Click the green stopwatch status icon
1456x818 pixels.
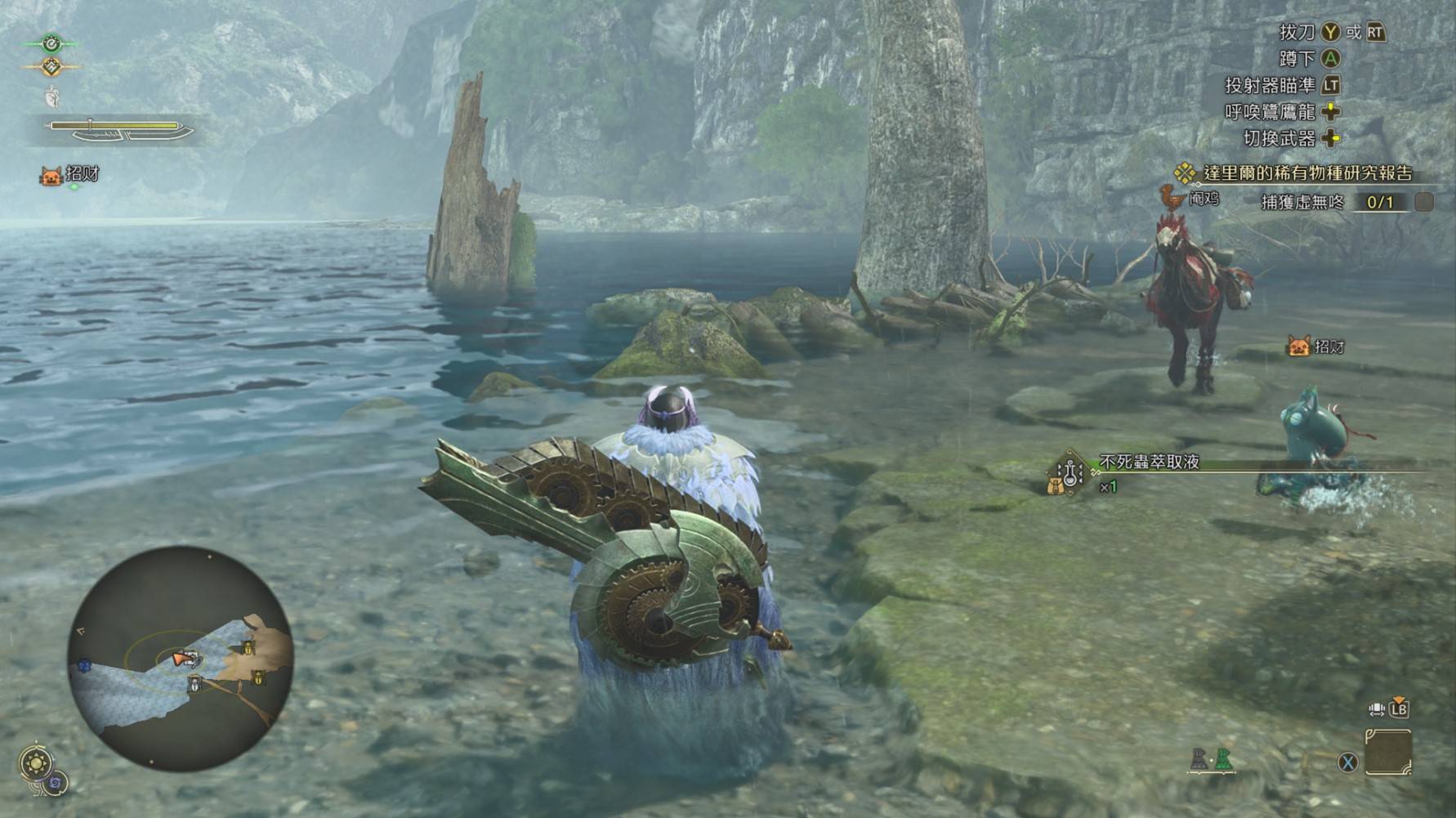[x=51, y=42]
